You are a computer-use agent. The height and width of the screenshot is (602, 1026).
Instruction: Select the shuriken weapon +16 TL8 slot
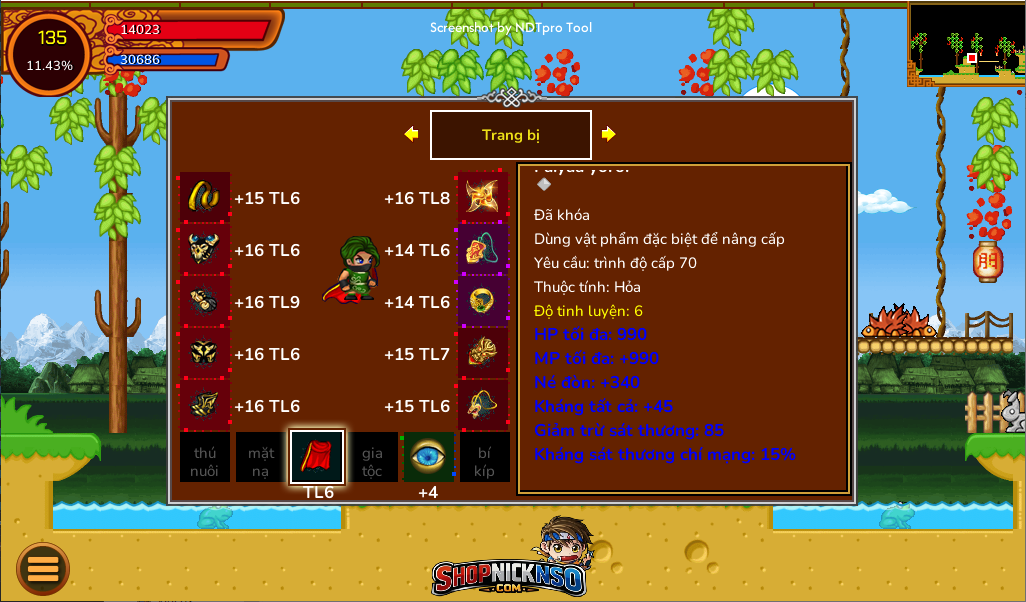(483, 197)
